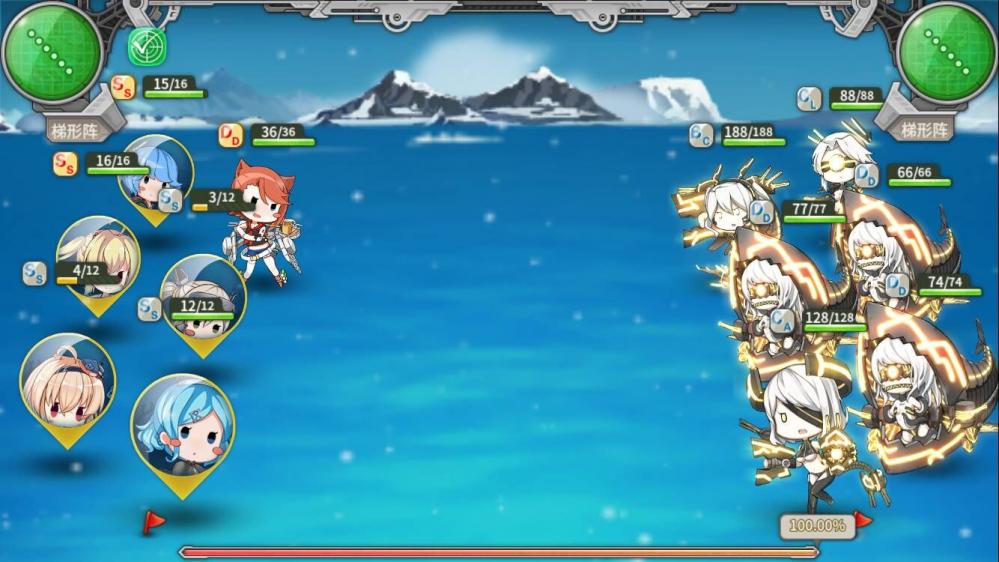Click the left fleet radar display
The image size is (999, 562).
[x=52, y=52]
